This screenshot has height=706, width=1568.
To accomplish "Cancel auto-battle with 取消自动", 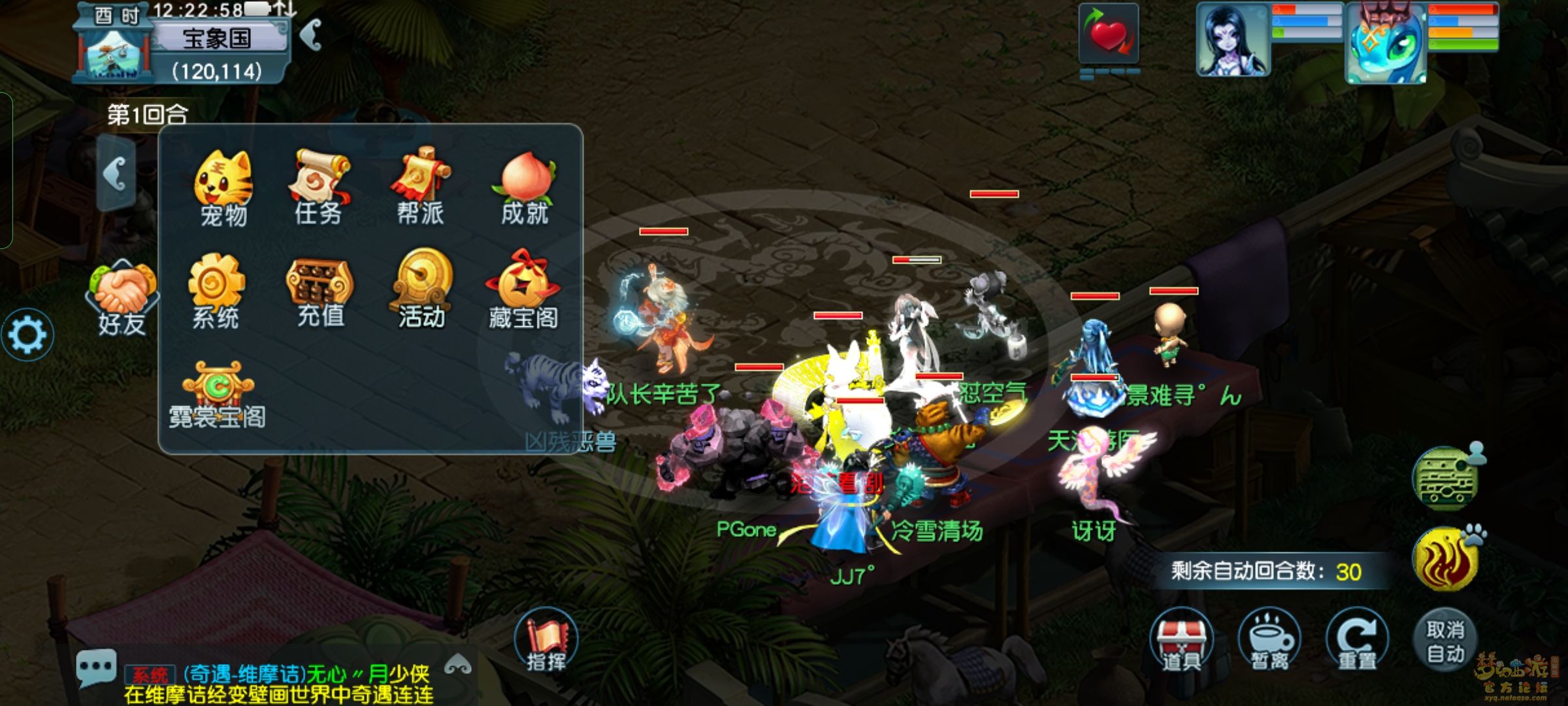I will [1445, 641].
